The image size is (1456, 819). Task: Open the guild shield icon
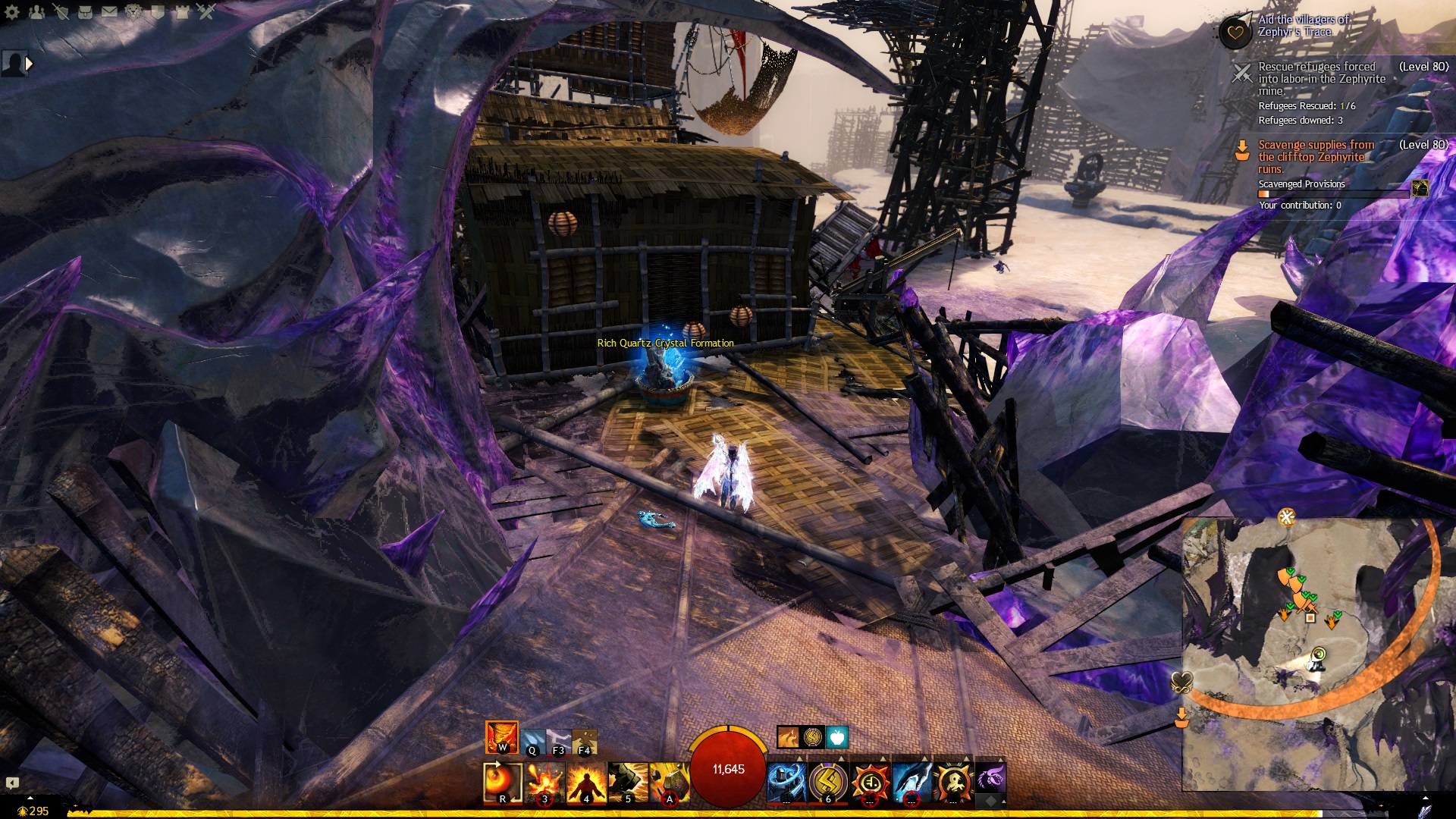(158, 11)
